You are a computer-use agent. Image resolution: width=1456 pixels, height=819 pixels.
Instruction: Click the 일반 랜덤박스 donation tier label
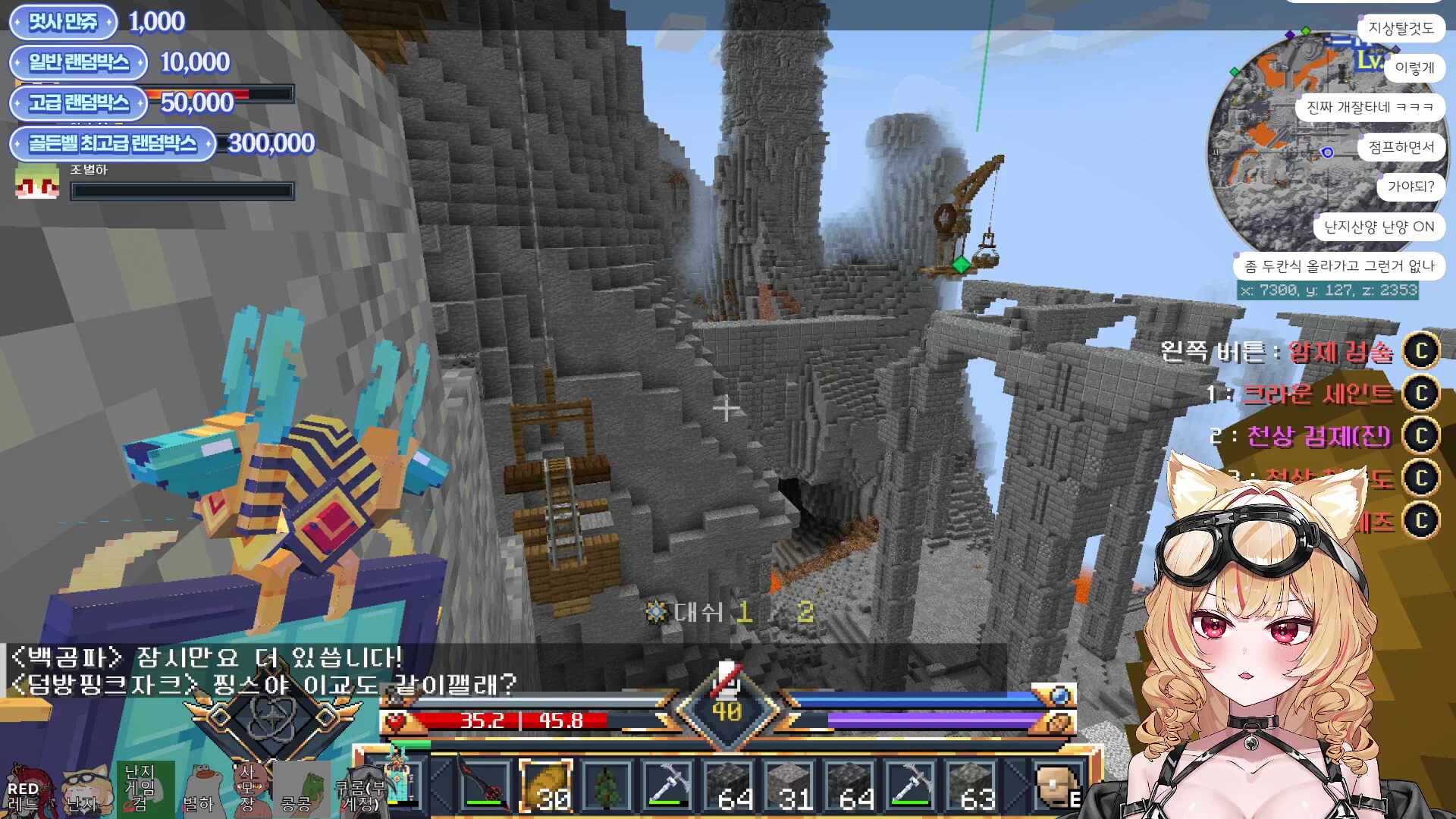(78, 63)
